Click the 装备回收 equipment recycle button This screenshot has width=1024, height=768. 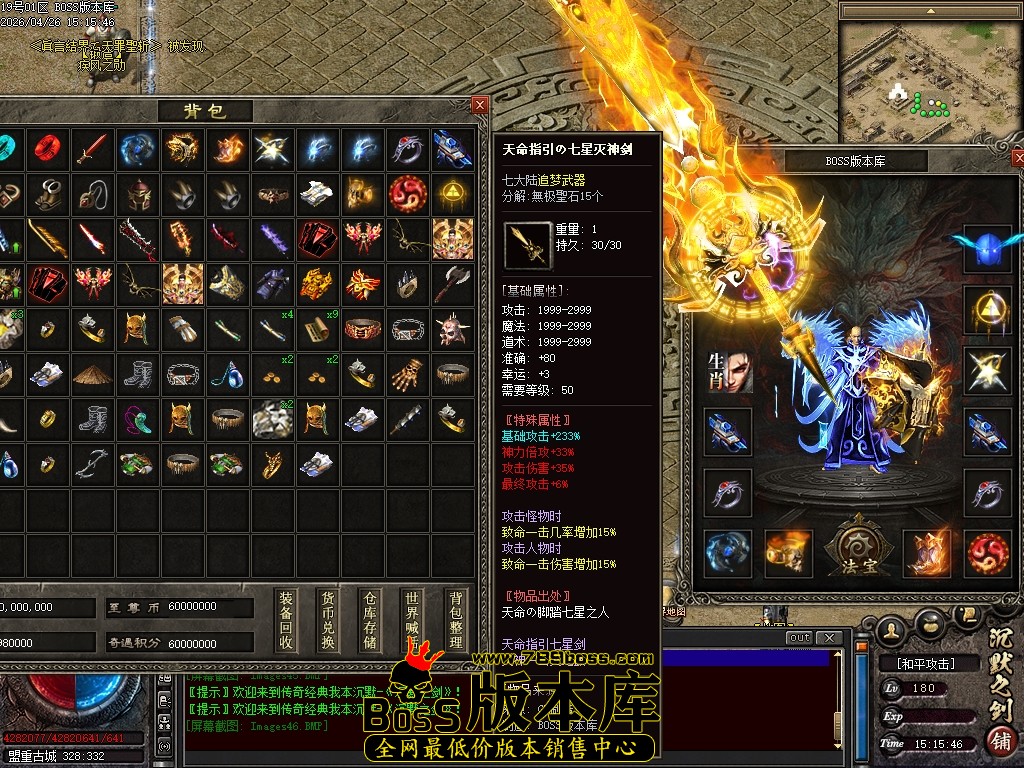[286, 620]
